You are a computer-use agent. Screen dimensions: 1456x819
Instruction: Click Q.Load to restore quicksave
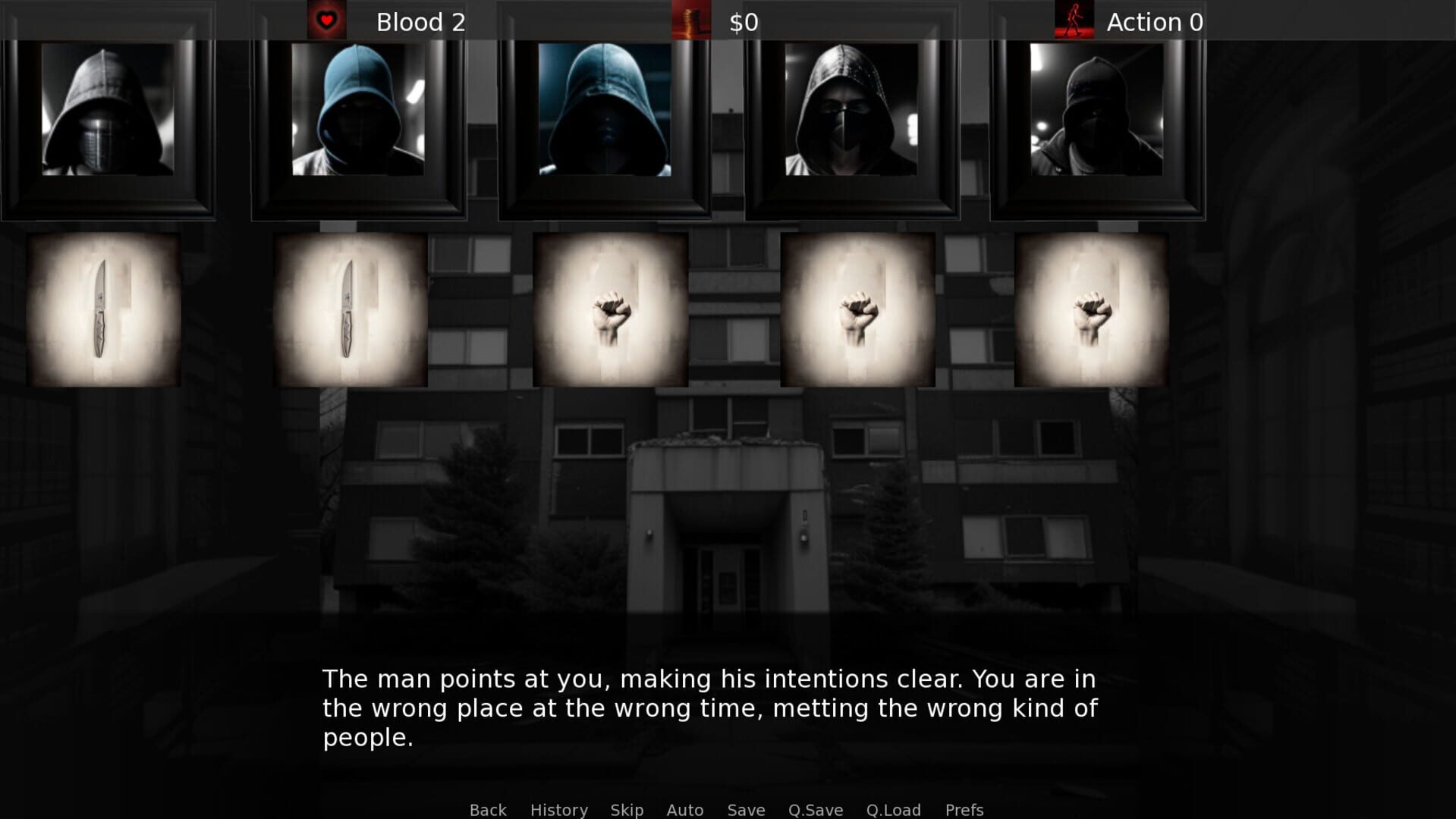[x=894, y=810]
